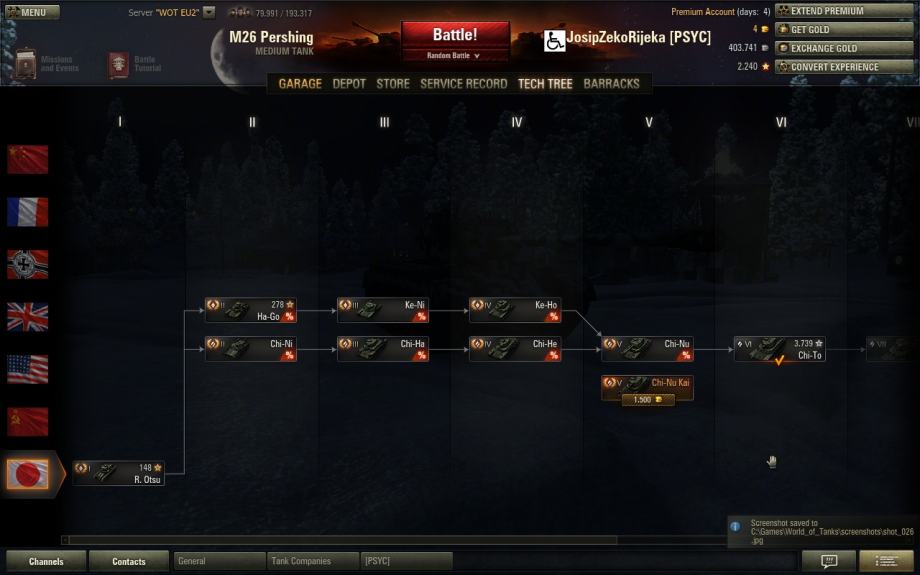Image resolution: width=920 pixels, height=575 pixels.
Task: Pick the USA nation flag
Action: point(28,369)
